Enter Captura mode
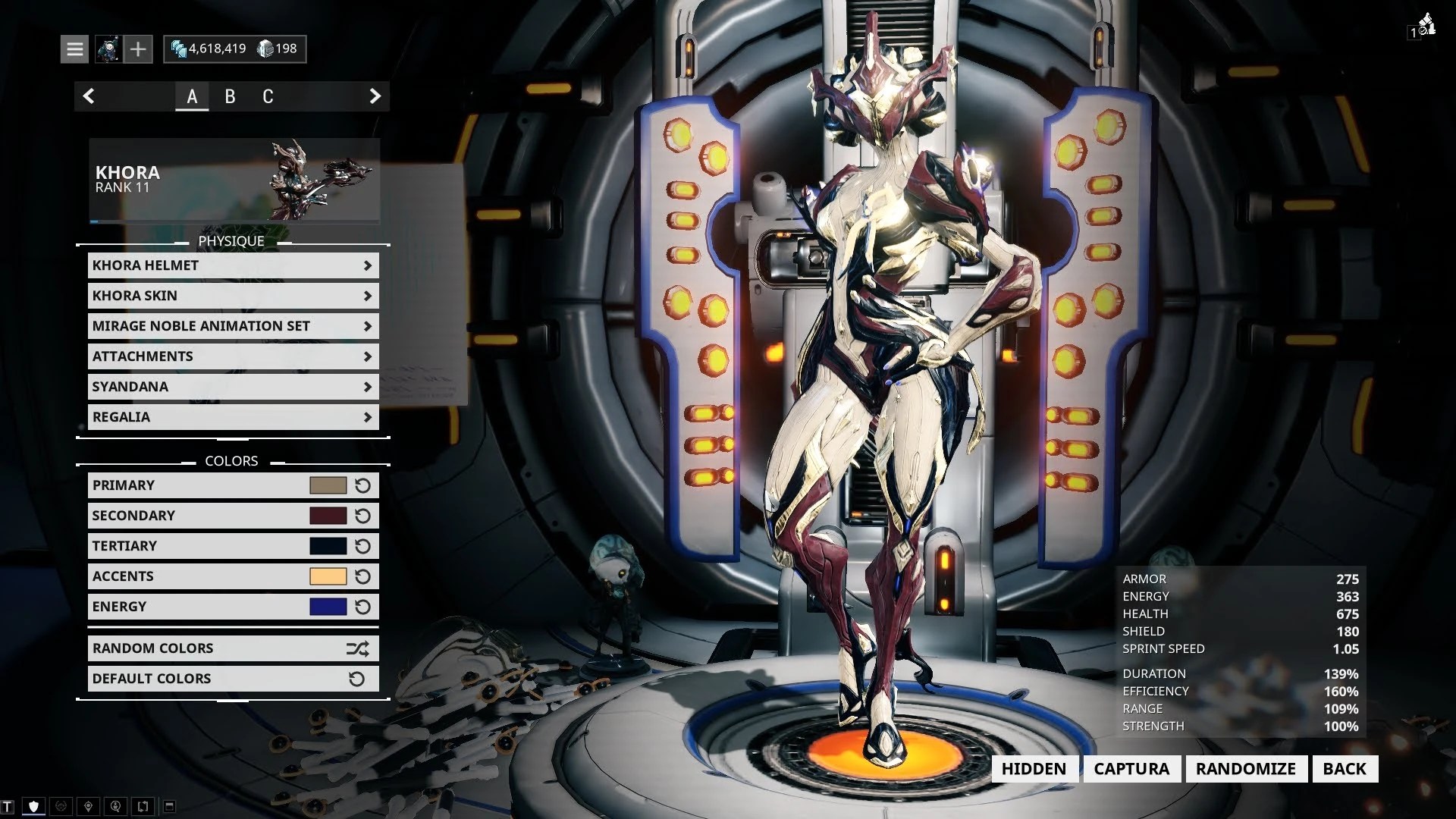1456x819 pixels. tap(1131, 769)
